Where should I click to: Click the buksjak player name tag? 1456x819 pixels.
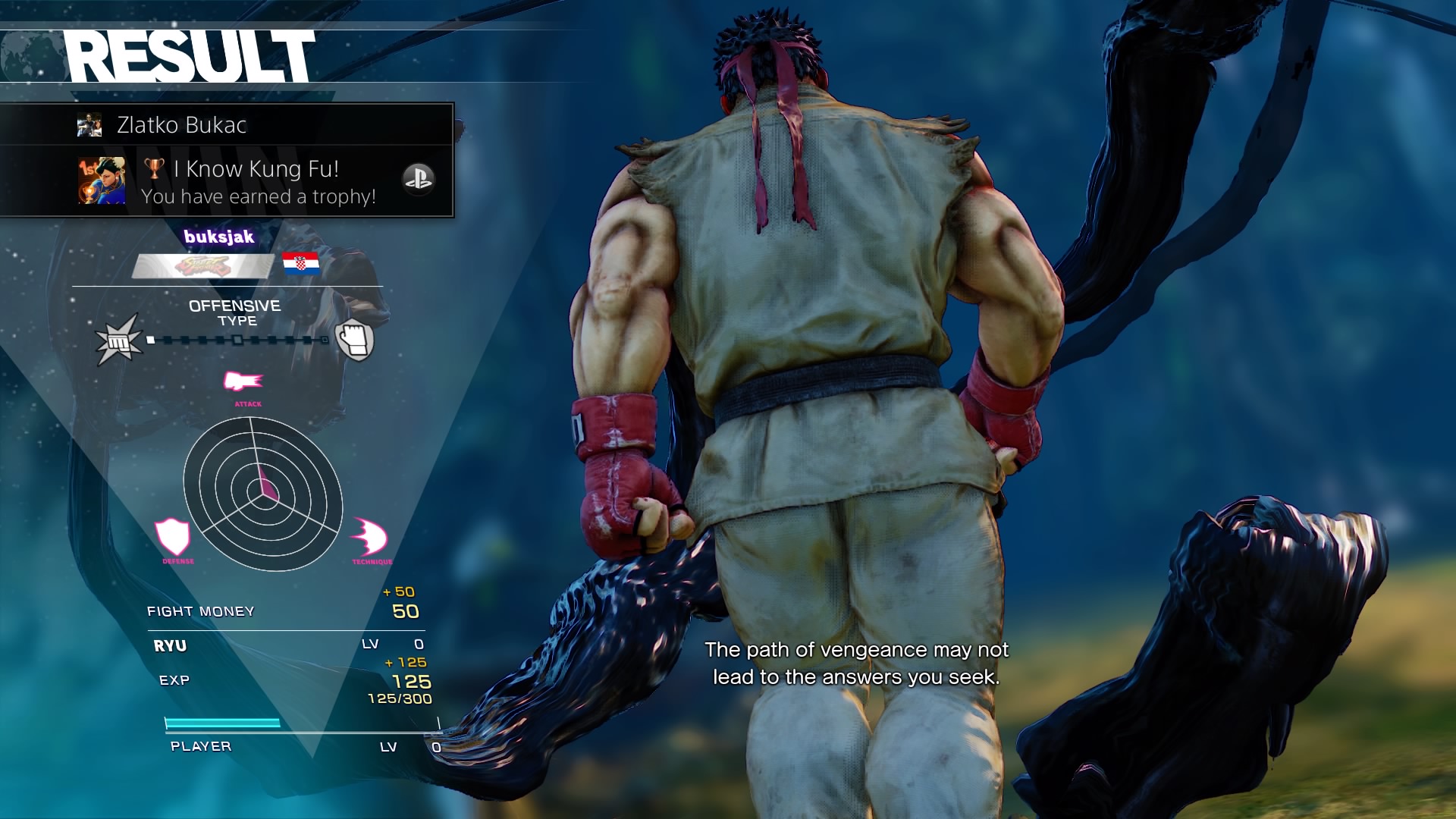tap(218, 237)
